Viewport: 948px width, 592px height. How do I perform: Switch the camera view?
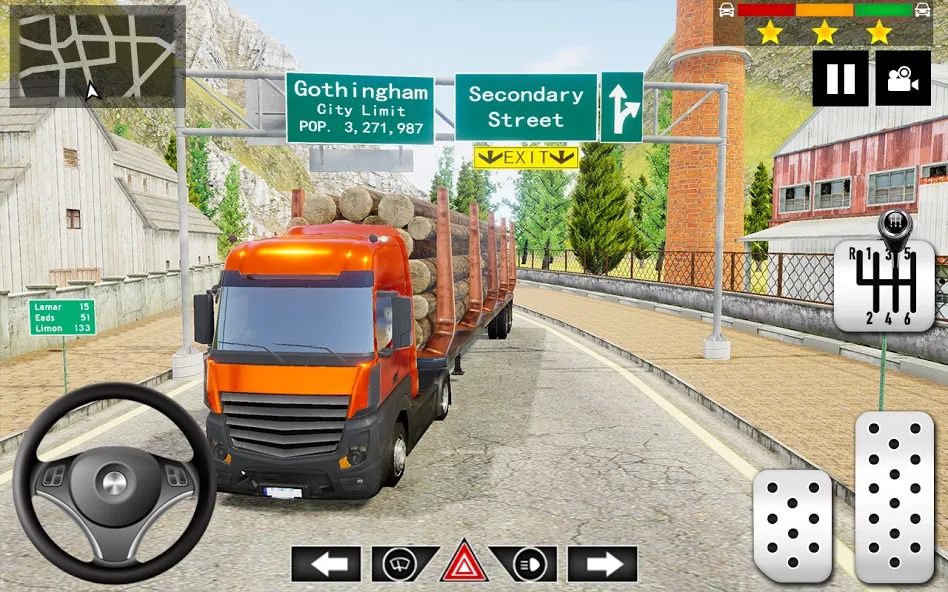click(x=902, y=78)
